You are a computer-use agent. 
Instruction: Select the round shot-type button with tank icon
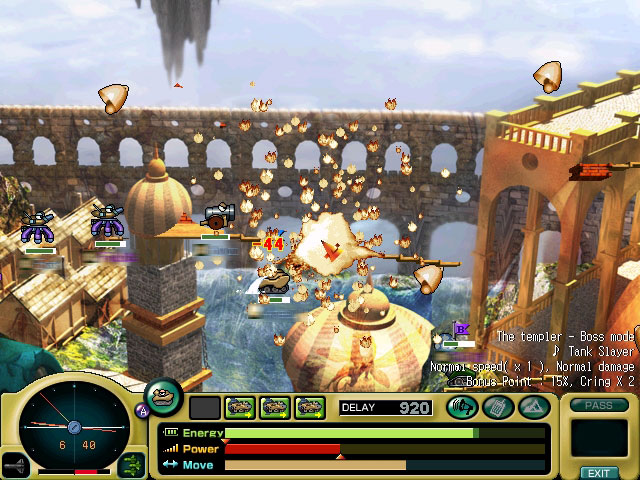[x=163, y=397]
